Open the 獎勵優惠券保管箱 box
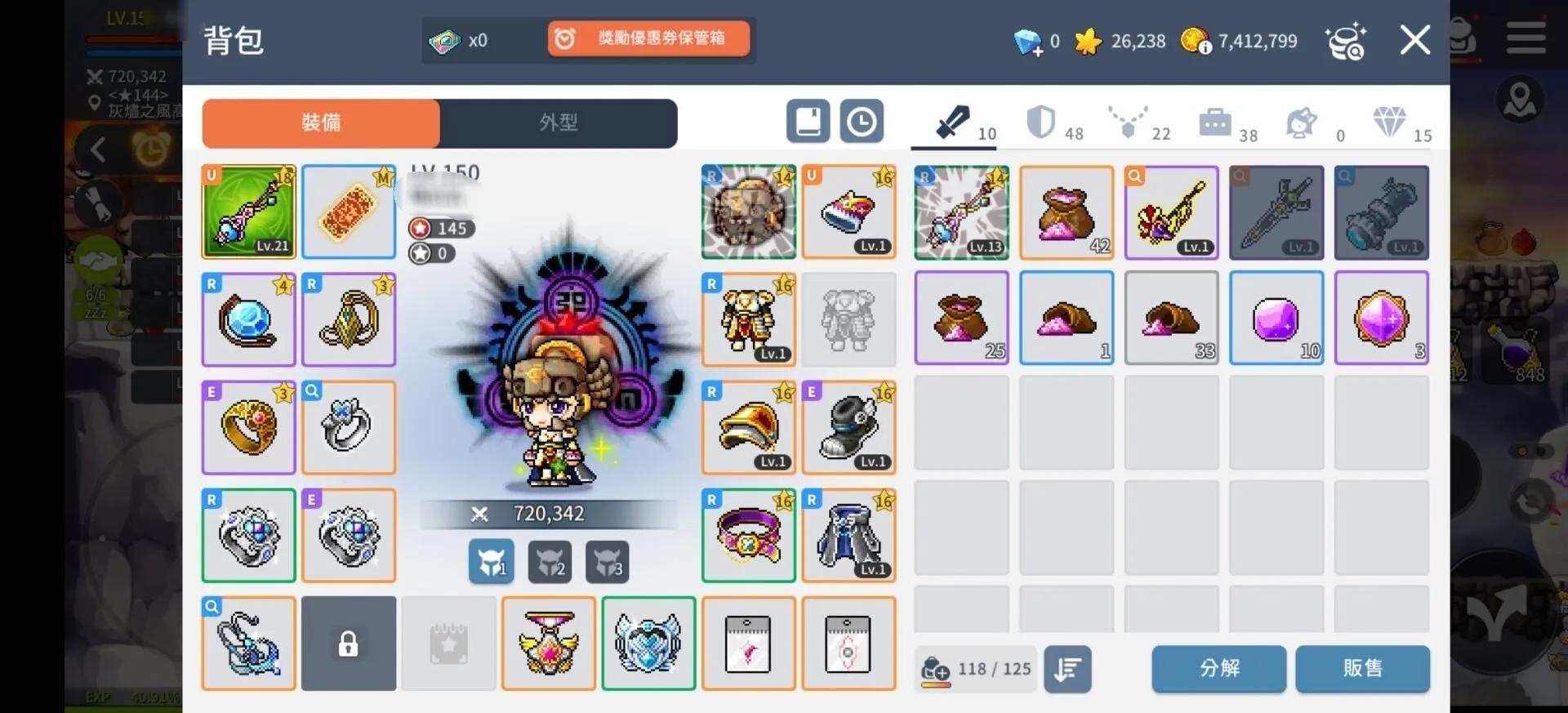Screen dimensions: 1568x713 tap(649, 38)
